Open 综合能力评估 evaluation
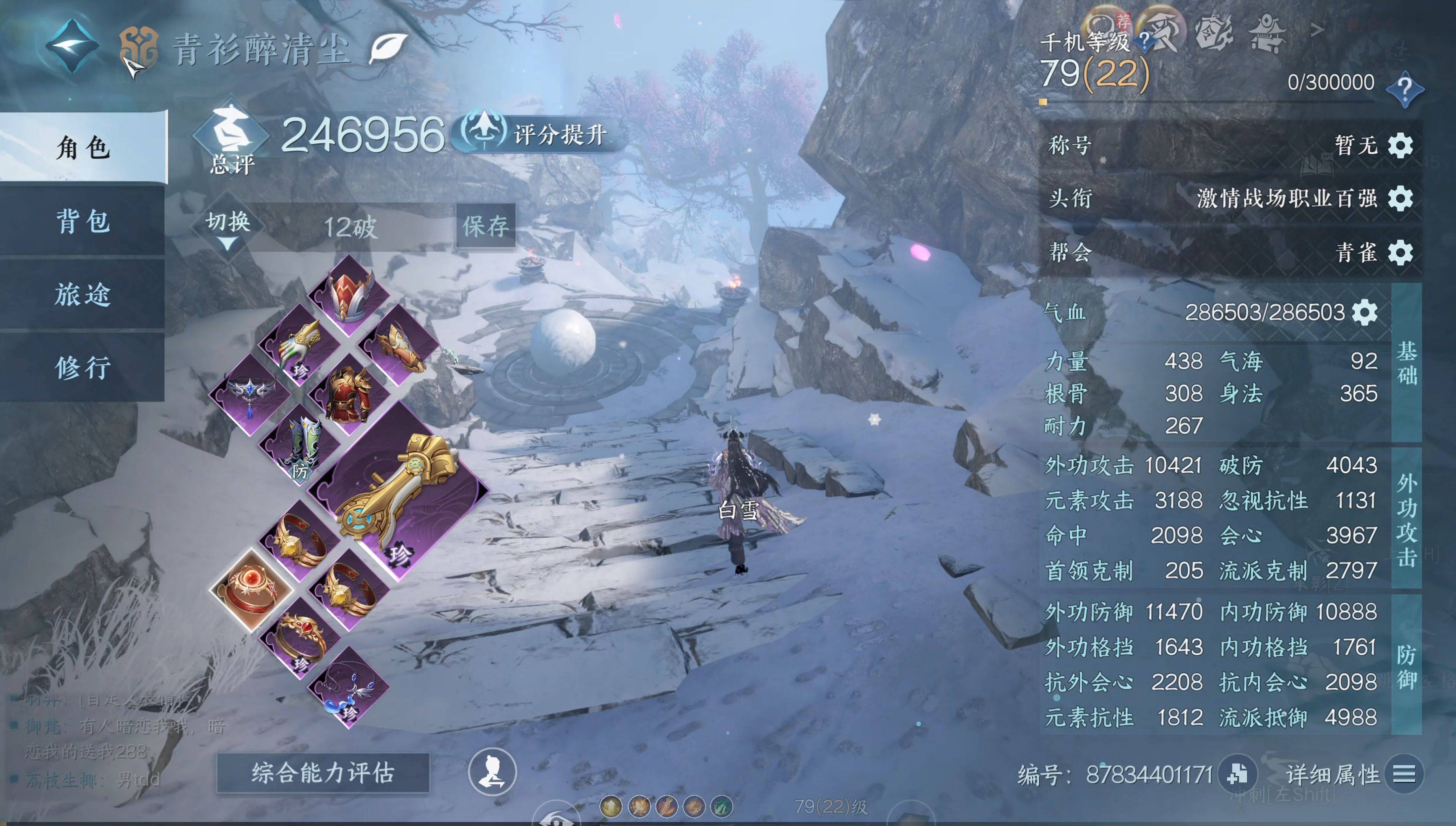1456x826 pixels. 323,773
